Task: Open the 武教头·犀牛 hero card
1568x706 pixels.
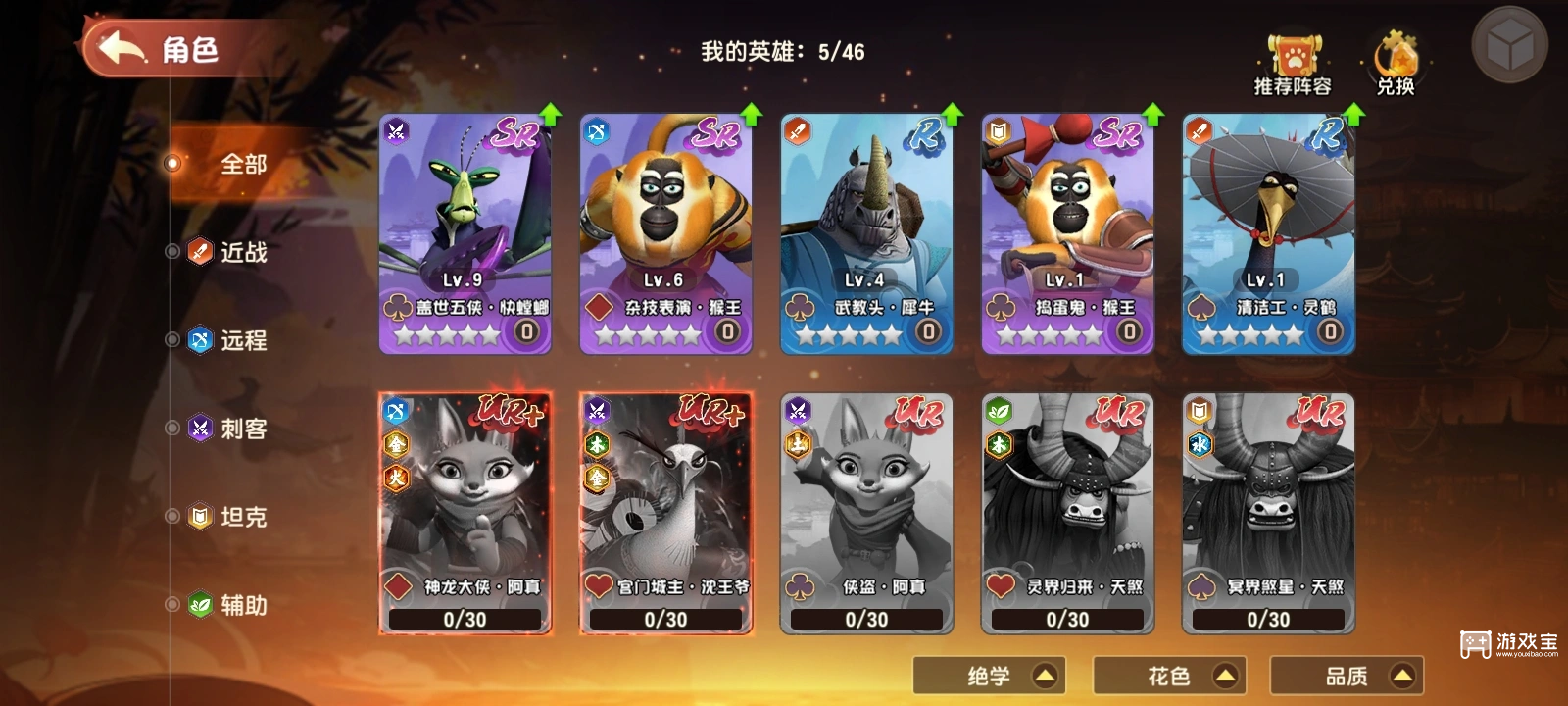Action: [x=866, y=233]
